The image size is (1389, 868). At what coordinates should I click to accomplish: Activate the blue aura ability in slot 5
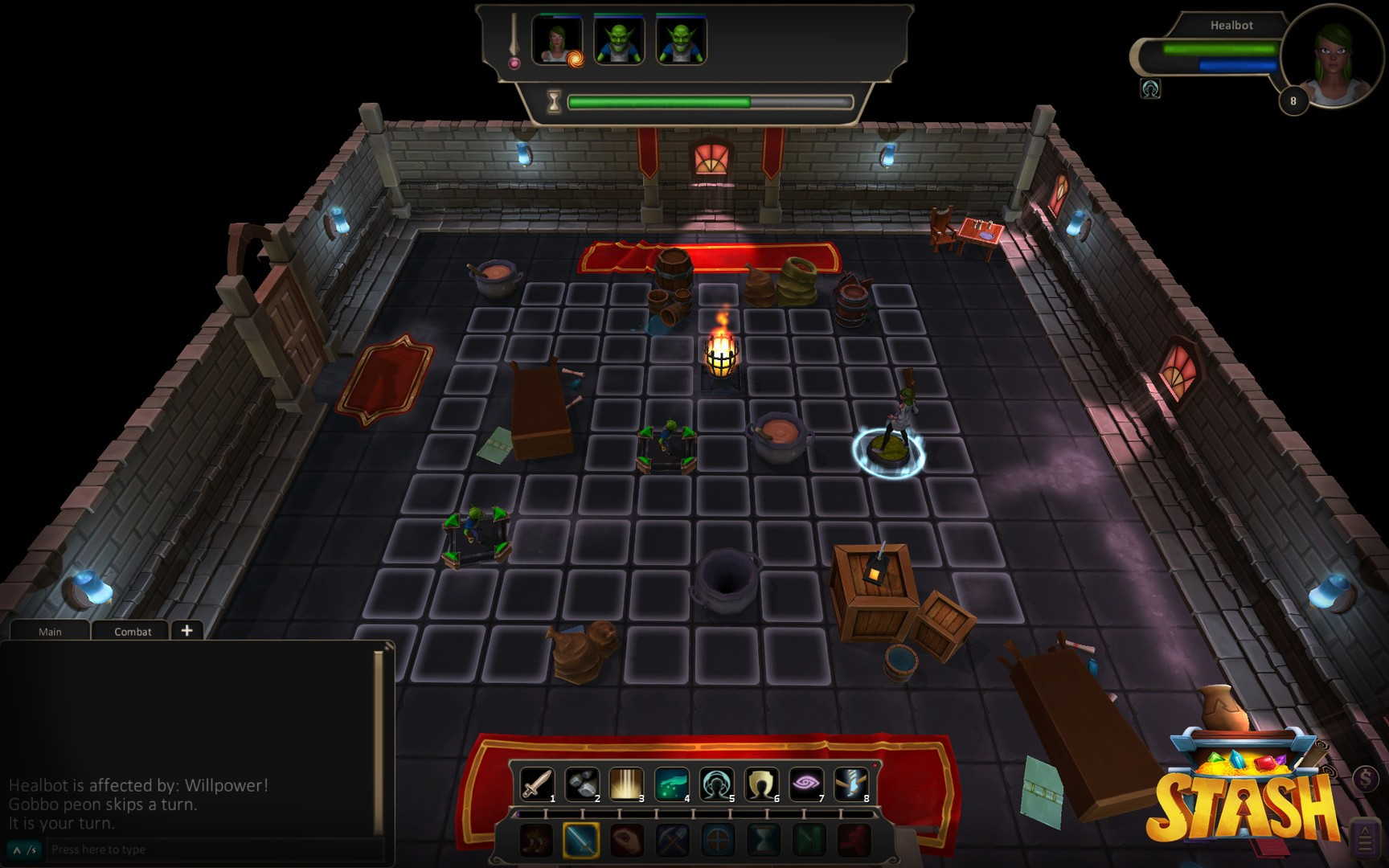[x=716, y=784]
